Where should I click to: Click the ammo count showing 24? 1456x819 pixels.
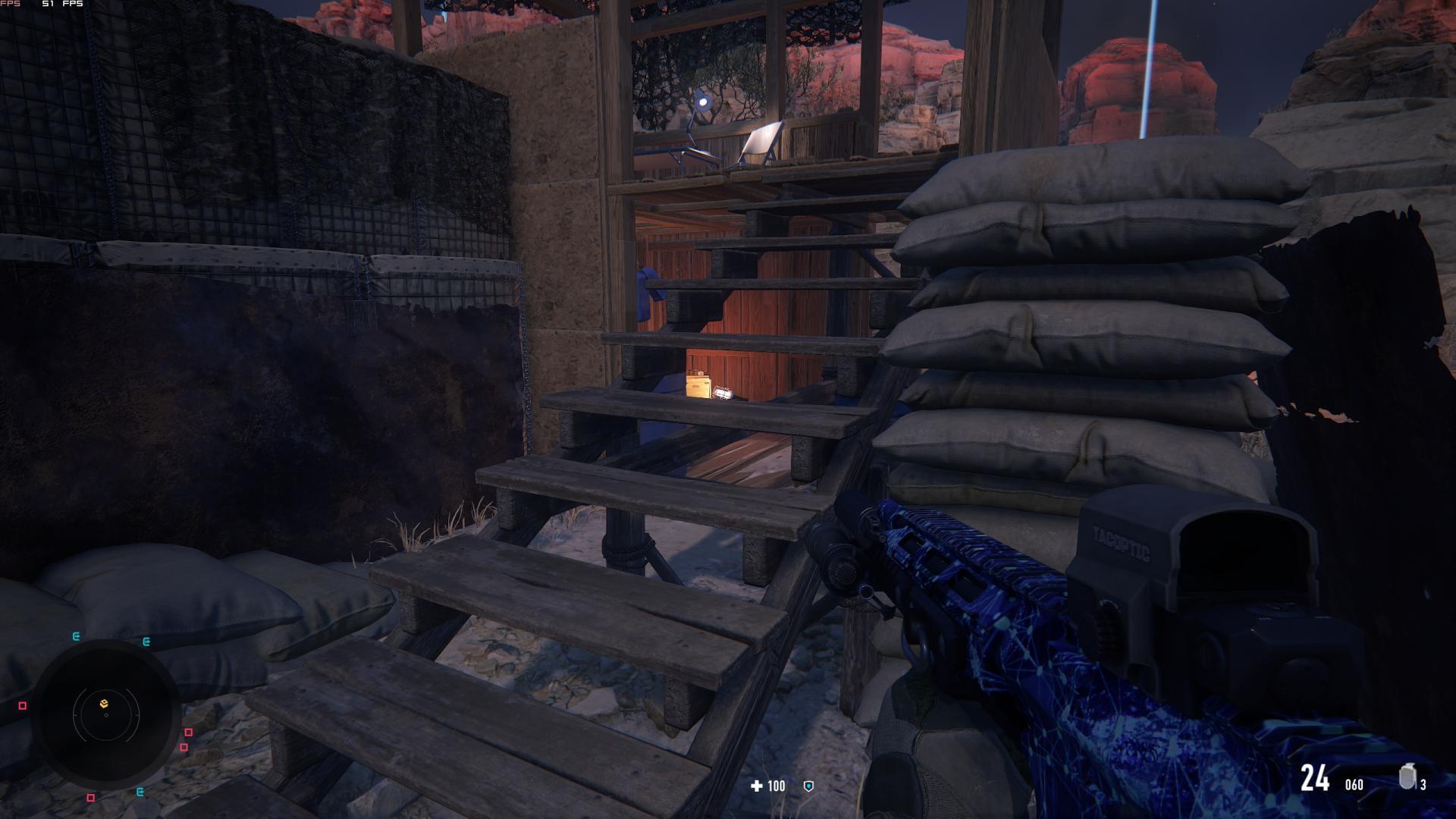coord(1315,779)
